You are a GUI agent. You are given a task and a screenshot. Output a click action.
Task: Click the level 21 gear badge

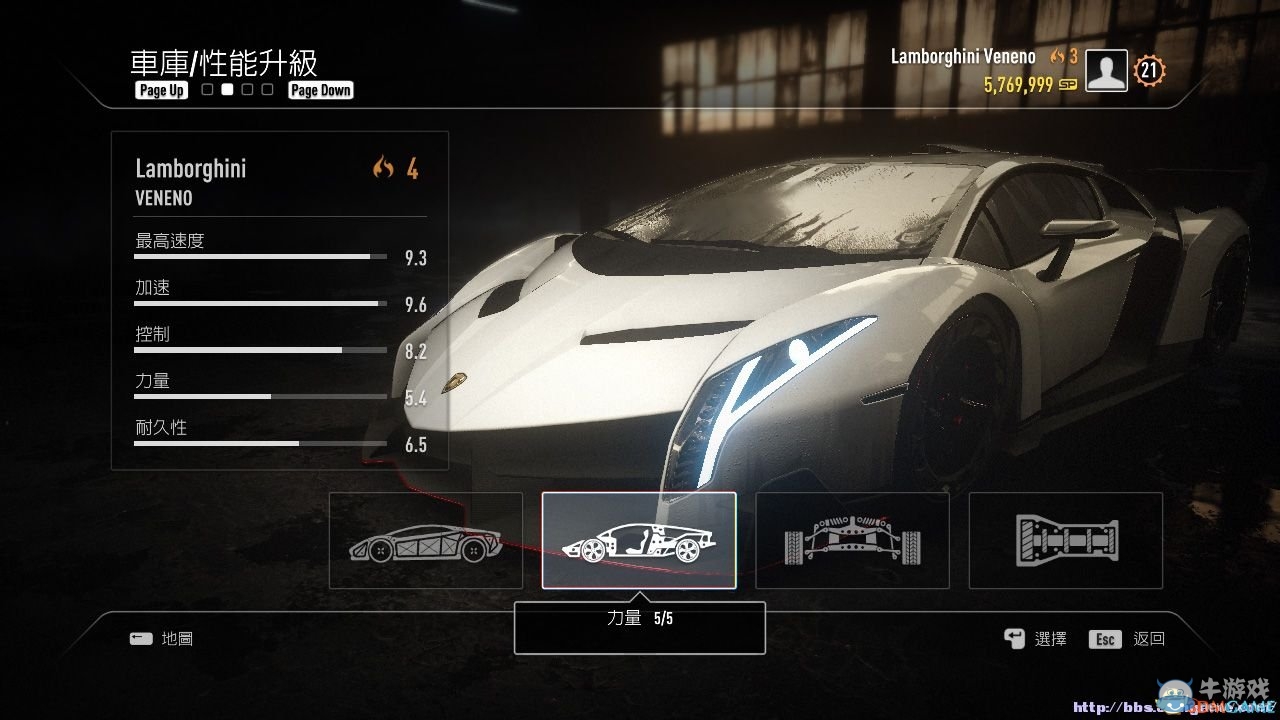click(1149, 70)
